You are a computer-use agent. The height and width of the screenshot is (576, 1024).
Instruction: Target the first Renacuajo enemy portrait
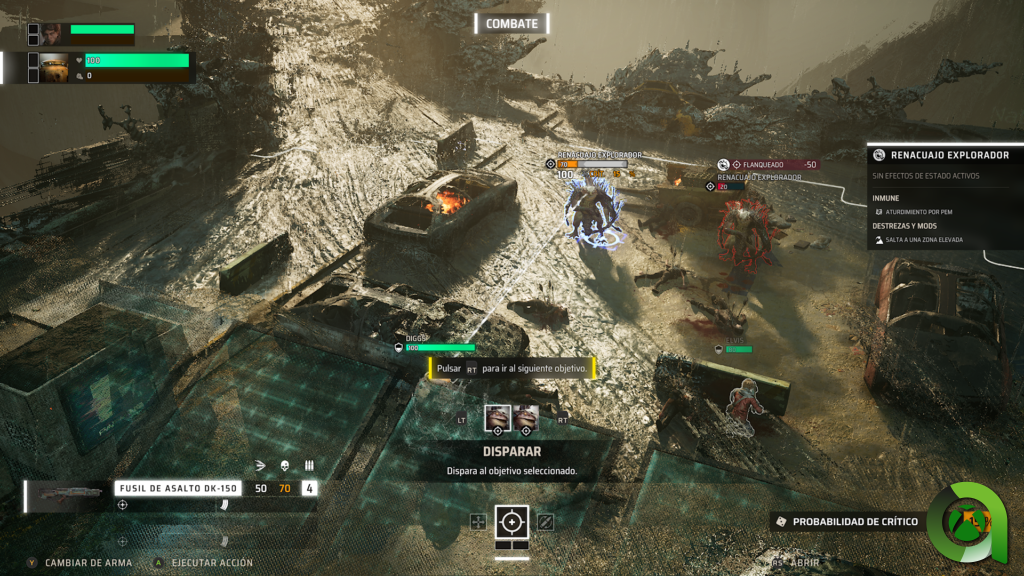pos(497,417)
